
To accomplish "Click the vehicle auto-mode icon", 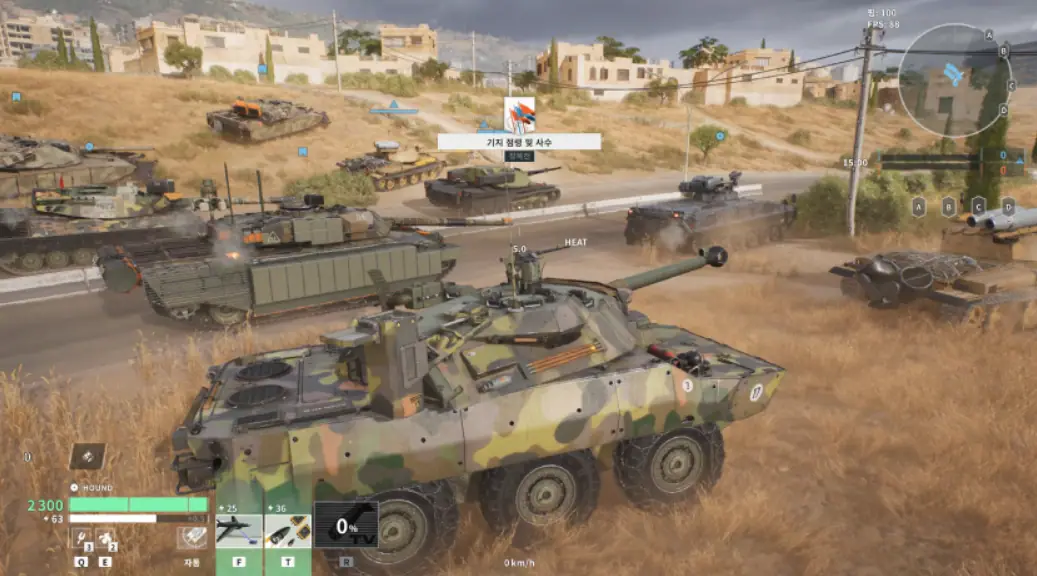I will click(x=191, y=538).
